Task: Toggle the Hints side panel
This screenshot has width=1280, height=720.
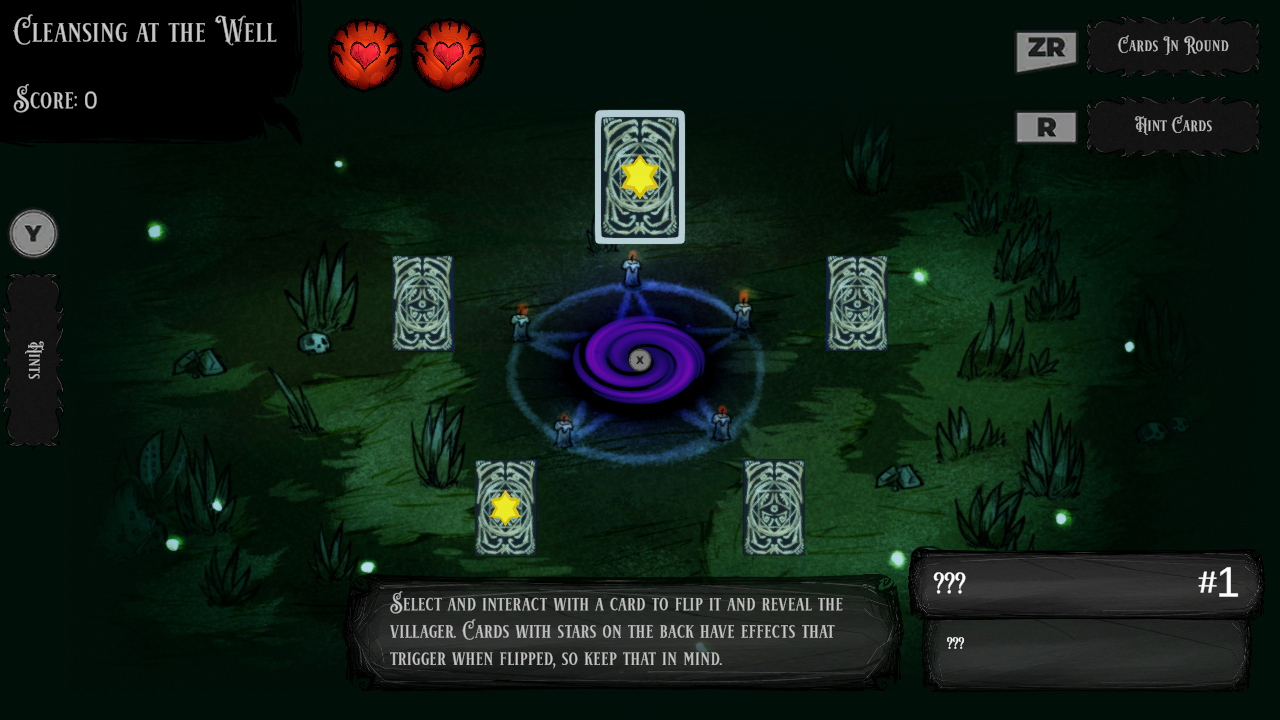Action: (33, 355)
